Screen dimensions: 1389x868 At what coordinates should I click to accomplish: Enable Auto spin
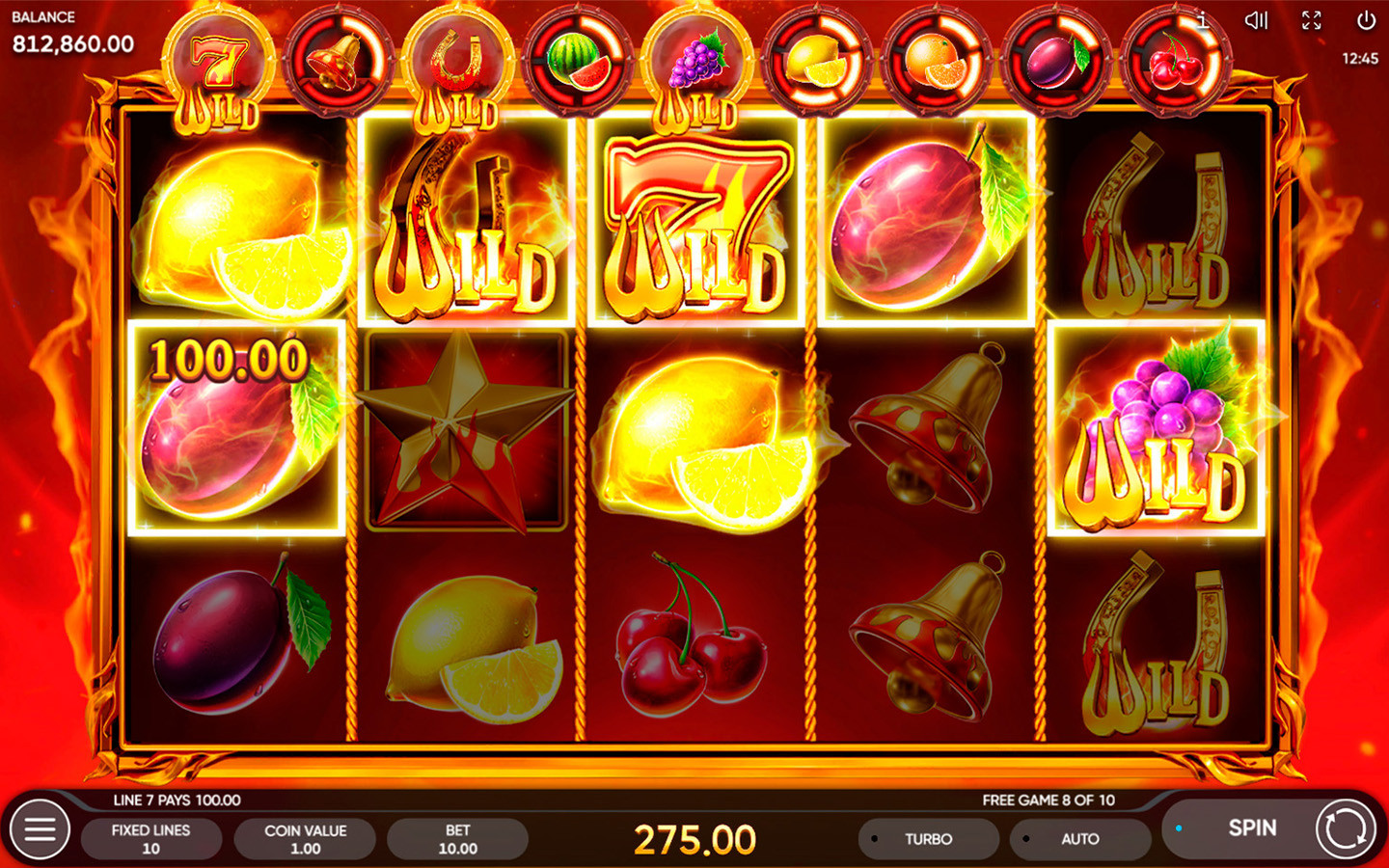[x=1080, y=838]
